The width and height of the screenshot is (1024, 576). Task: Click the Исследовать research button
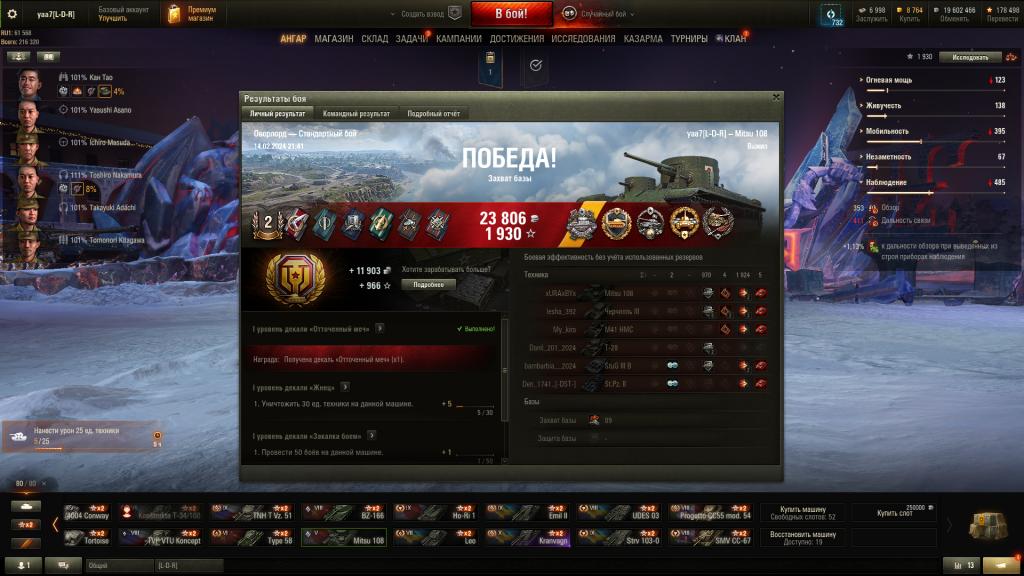pos(970,57)
